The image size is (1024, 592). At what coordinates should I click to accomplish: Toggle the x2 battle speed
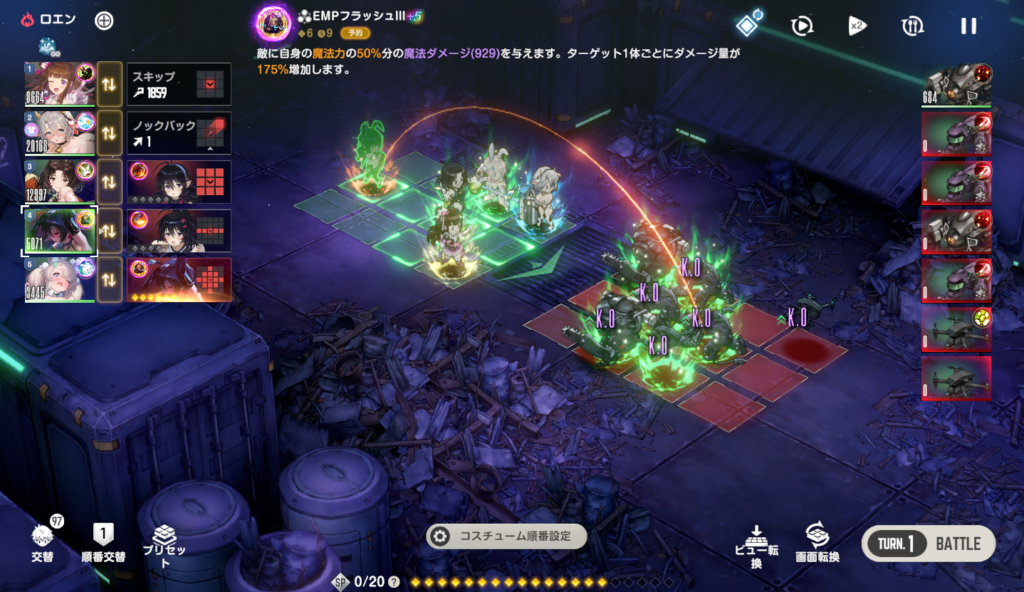857,26
